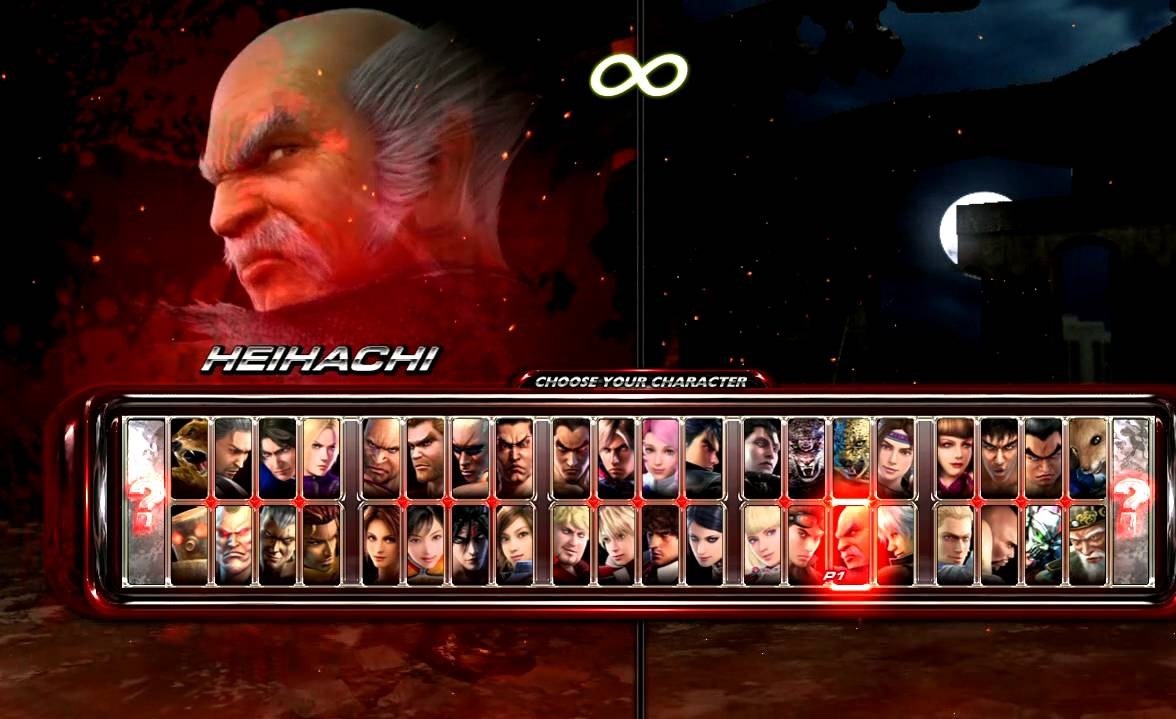Confirm Heihachi on the highlighted P1 tile
Screen dimensions: 1176x719
pyautogui.click(x=851, y=543)
